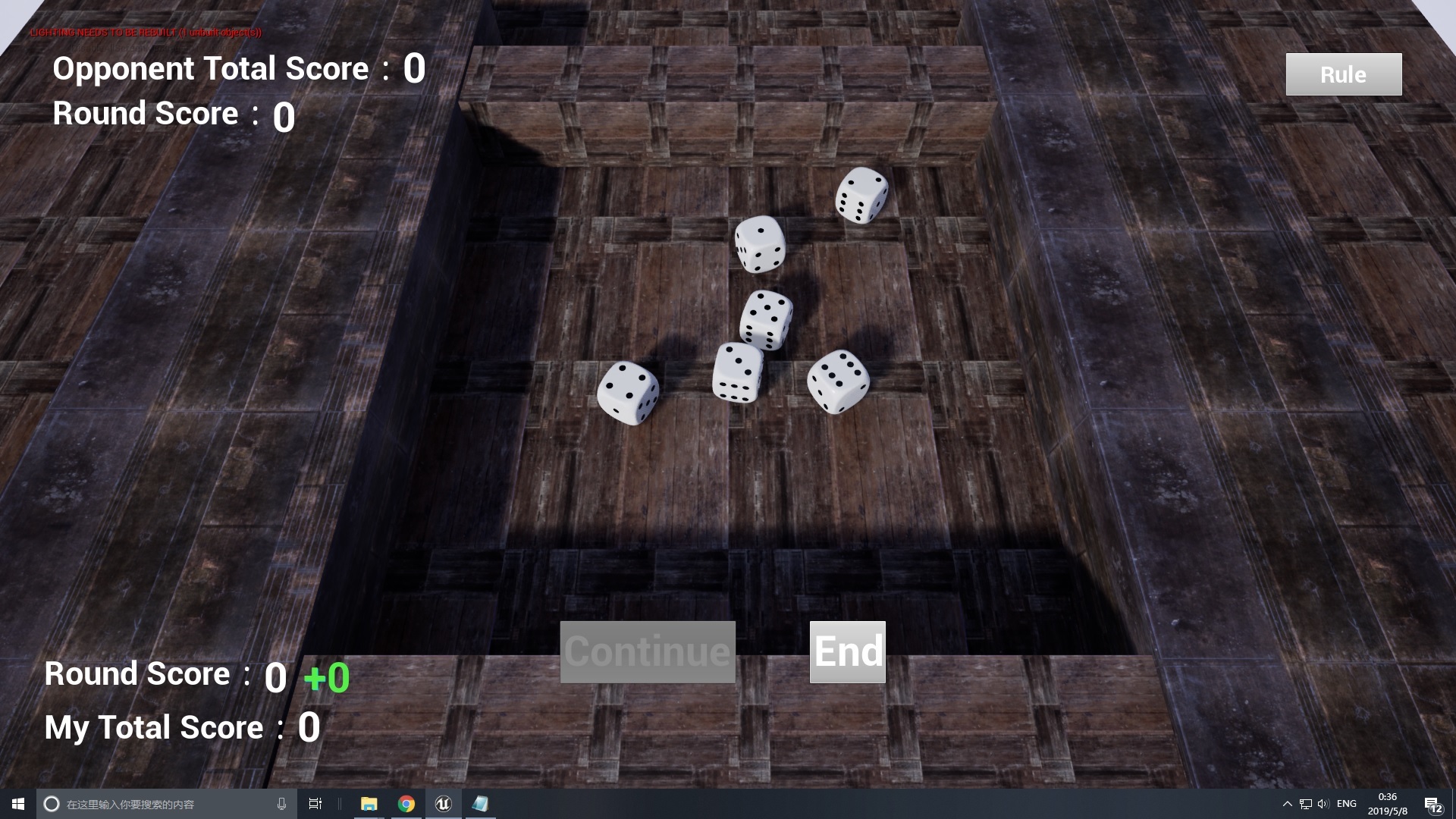Open the Notepad app on the taskbar
1456x819 pixels.
point(480,804)
